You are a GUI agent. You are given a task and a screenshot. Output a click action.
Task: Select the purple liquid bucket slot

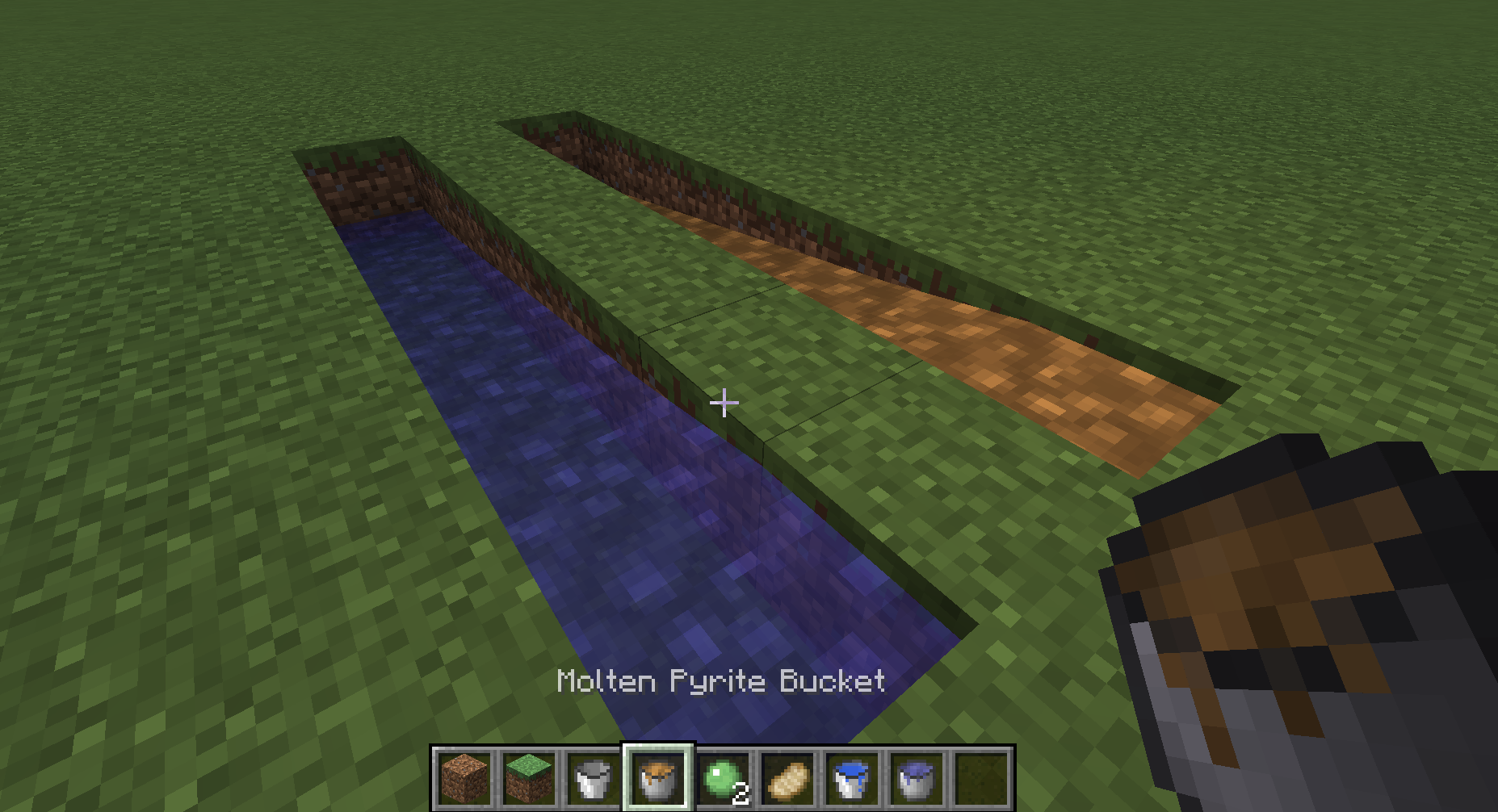click(915, 777)
